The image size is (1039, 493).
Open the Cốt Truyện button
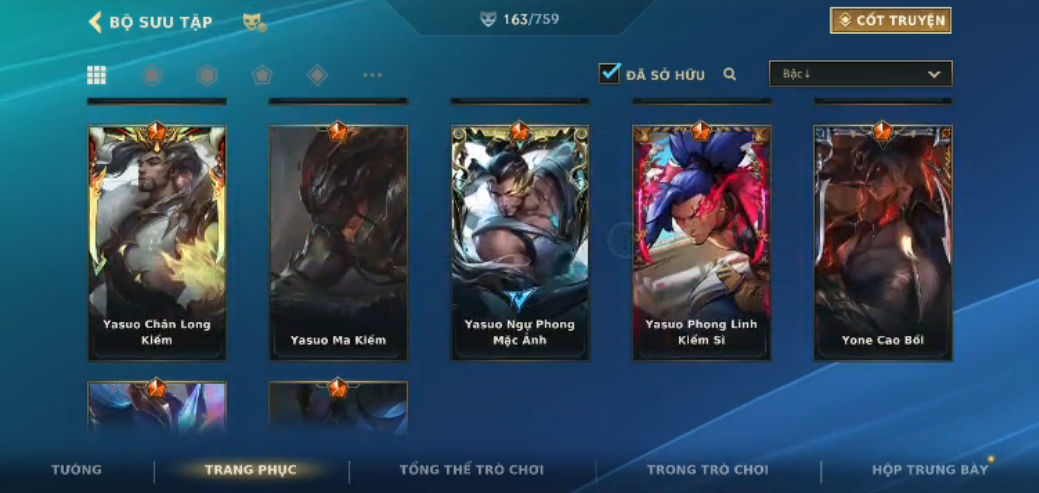890,21
